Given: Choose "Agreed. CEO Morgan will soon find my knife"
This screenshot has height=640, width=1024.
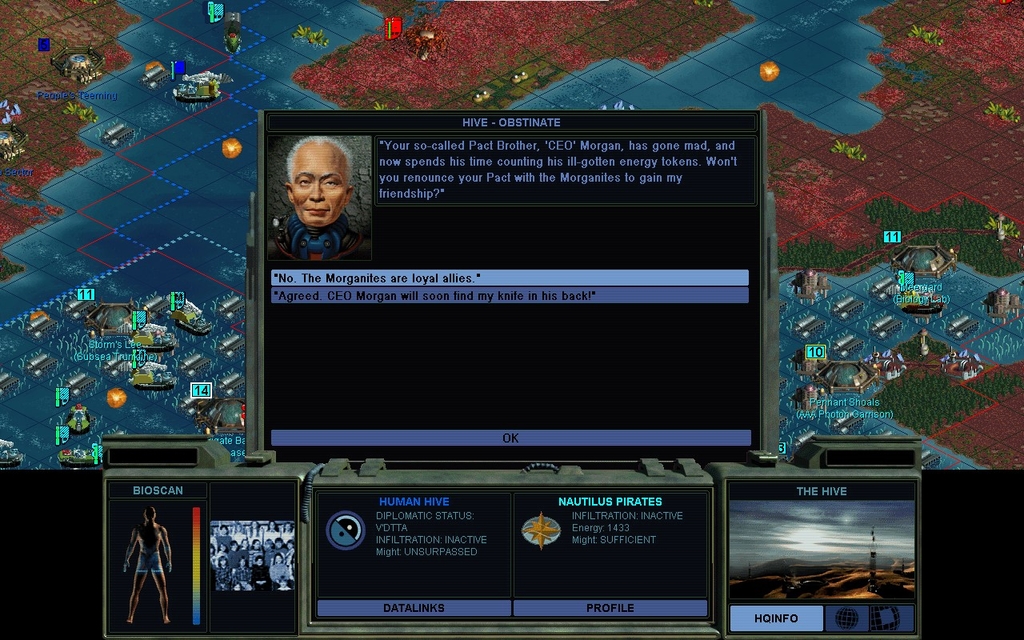Looking at the screenshot, I should (509, 296).
